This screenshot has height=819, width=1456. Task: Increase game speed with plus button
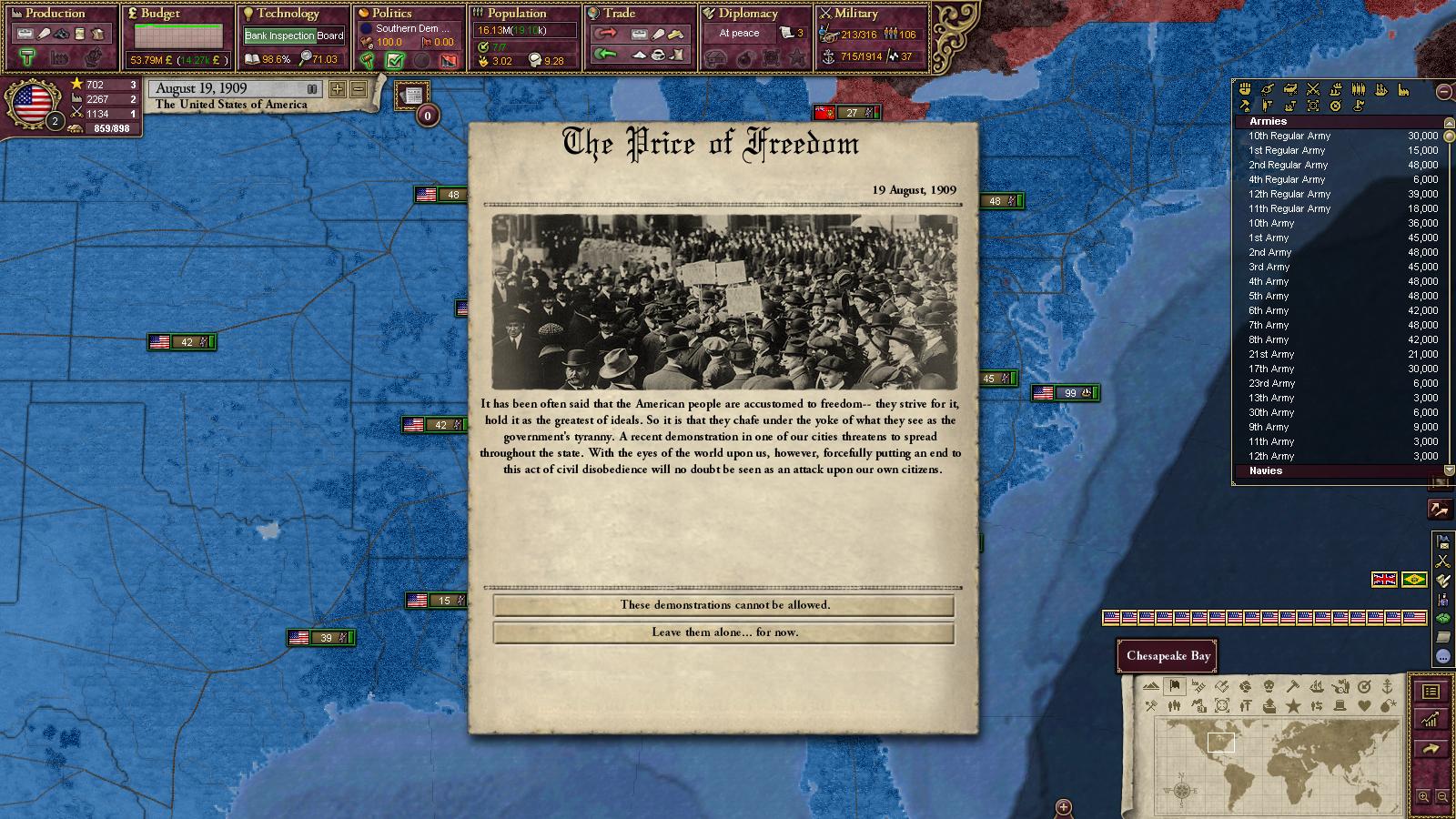point(338,89)
